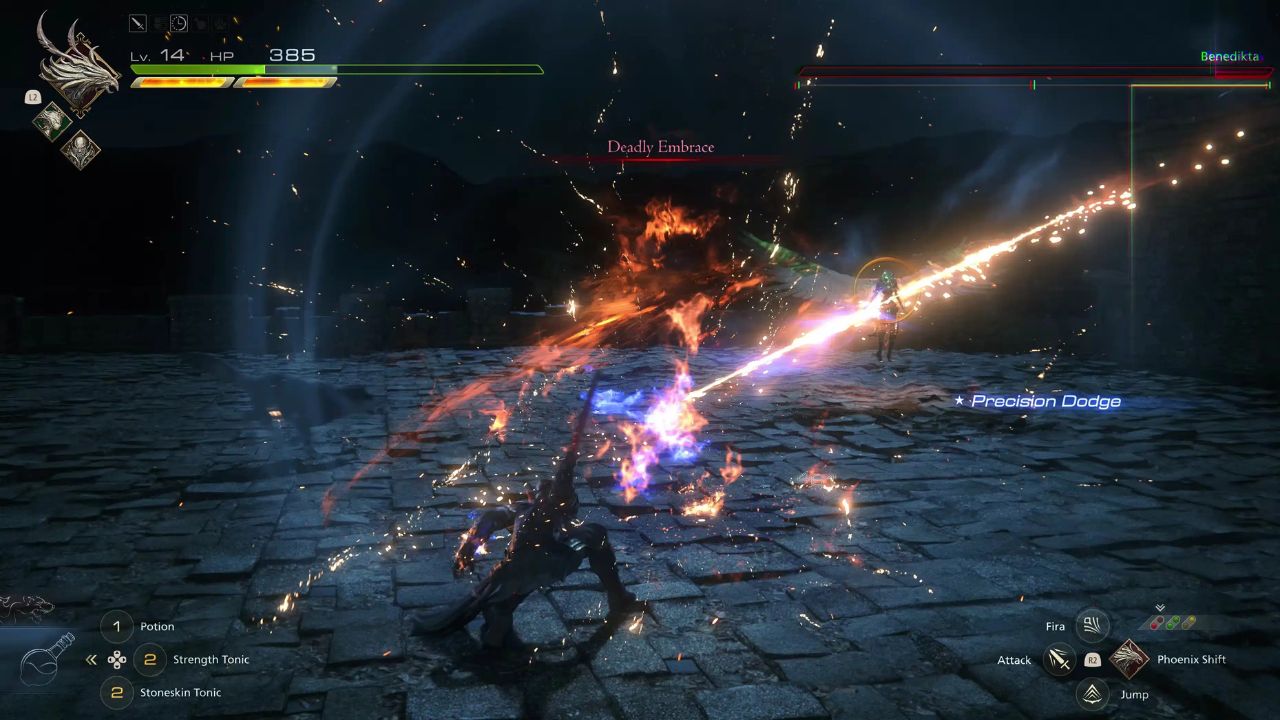Screen dimensions: 1280x720
Task: Trigger the Phoenix Shift ability
Action: [1128, 659]
